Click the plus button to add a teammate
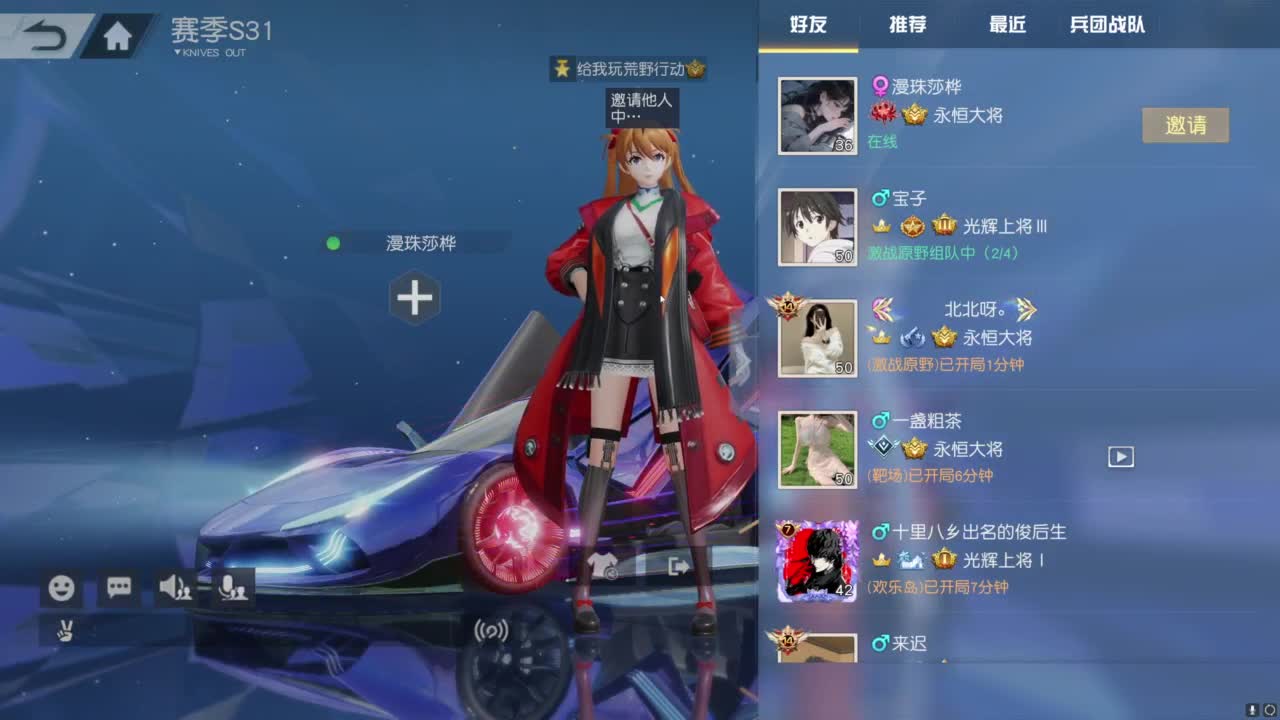 [415, 297]
